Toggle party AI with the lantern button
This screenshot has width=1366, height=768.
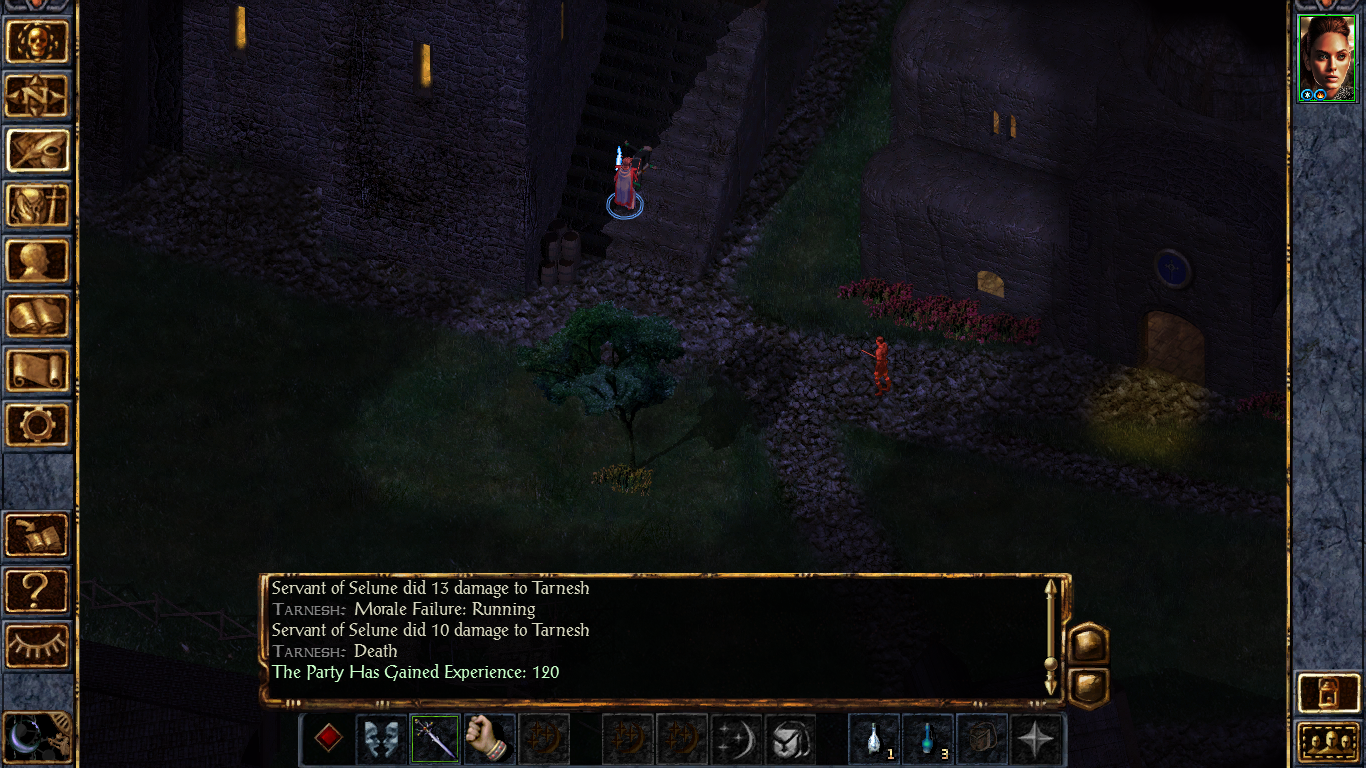(x=1326, y=691)
